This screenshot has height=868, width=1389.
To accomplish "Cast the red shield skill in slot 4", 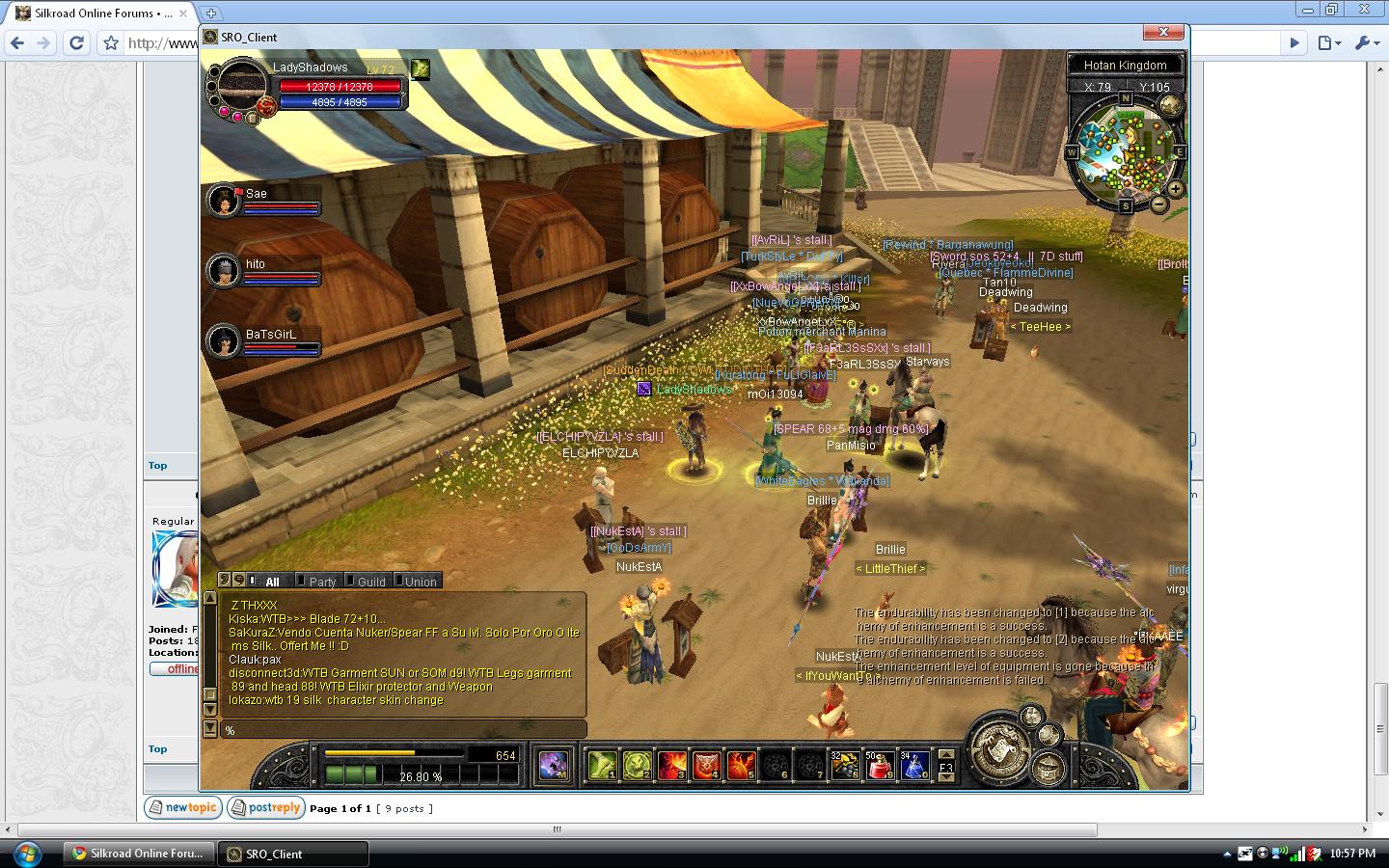I will (x=707, y=766).
